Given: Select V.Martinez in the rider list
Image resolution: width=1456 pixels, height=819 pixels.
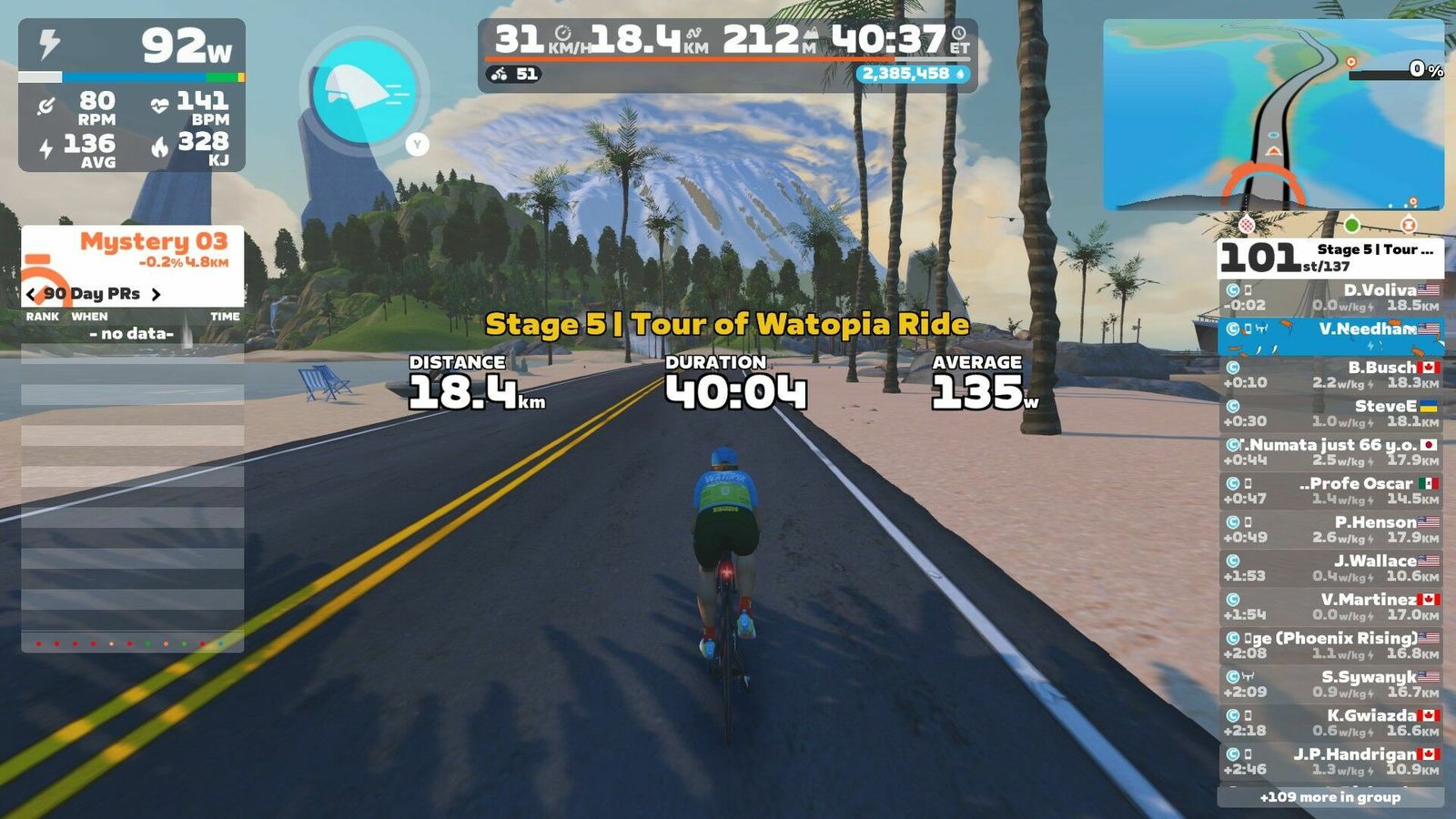Looking at the screenshot, I should click(1330, 607).
